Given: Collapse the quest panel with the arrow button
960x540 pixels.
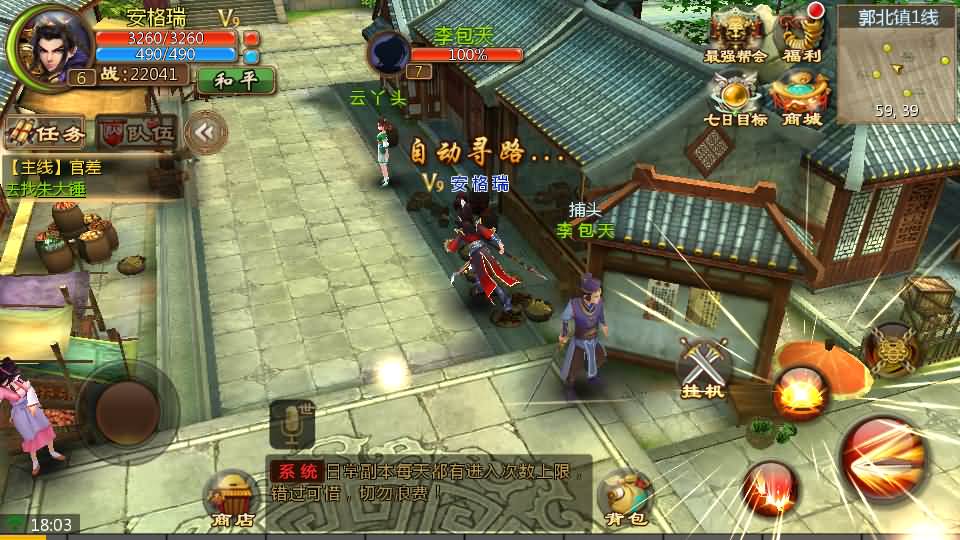Looking at the screenshot, I should pyautogui.click(x=206, y=130).
